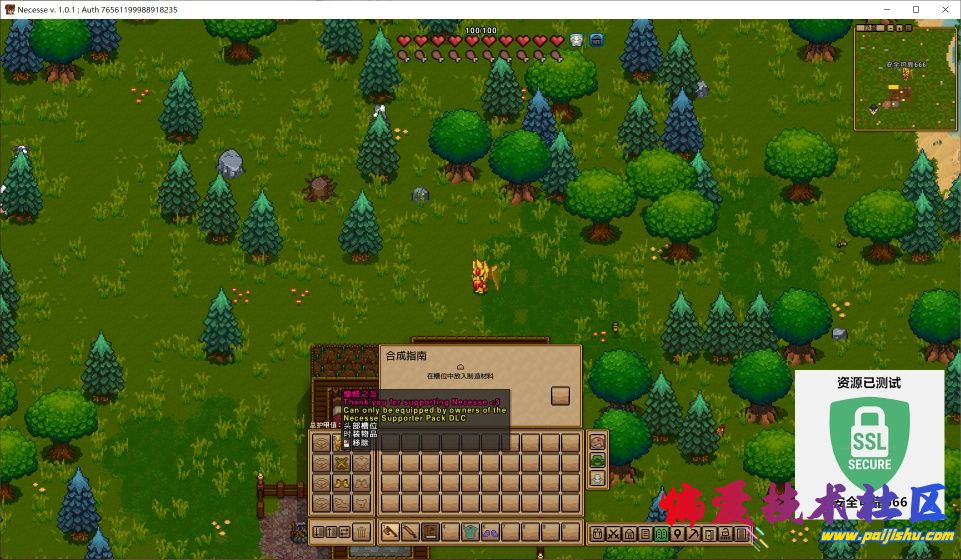Open the map pin marker button
This screenshot has height=560, width=961.
[678, 534]
